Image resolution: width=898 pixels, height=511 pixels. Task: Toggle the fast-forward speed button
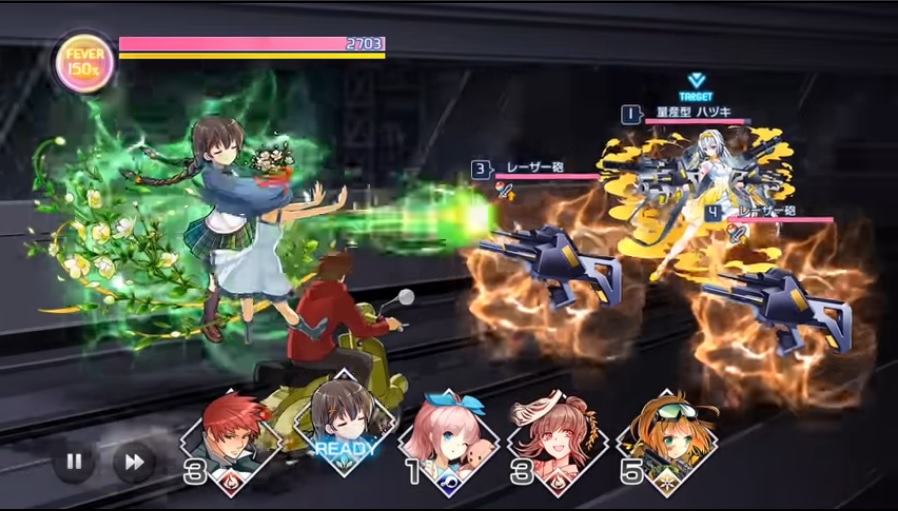tap(133, 462)
